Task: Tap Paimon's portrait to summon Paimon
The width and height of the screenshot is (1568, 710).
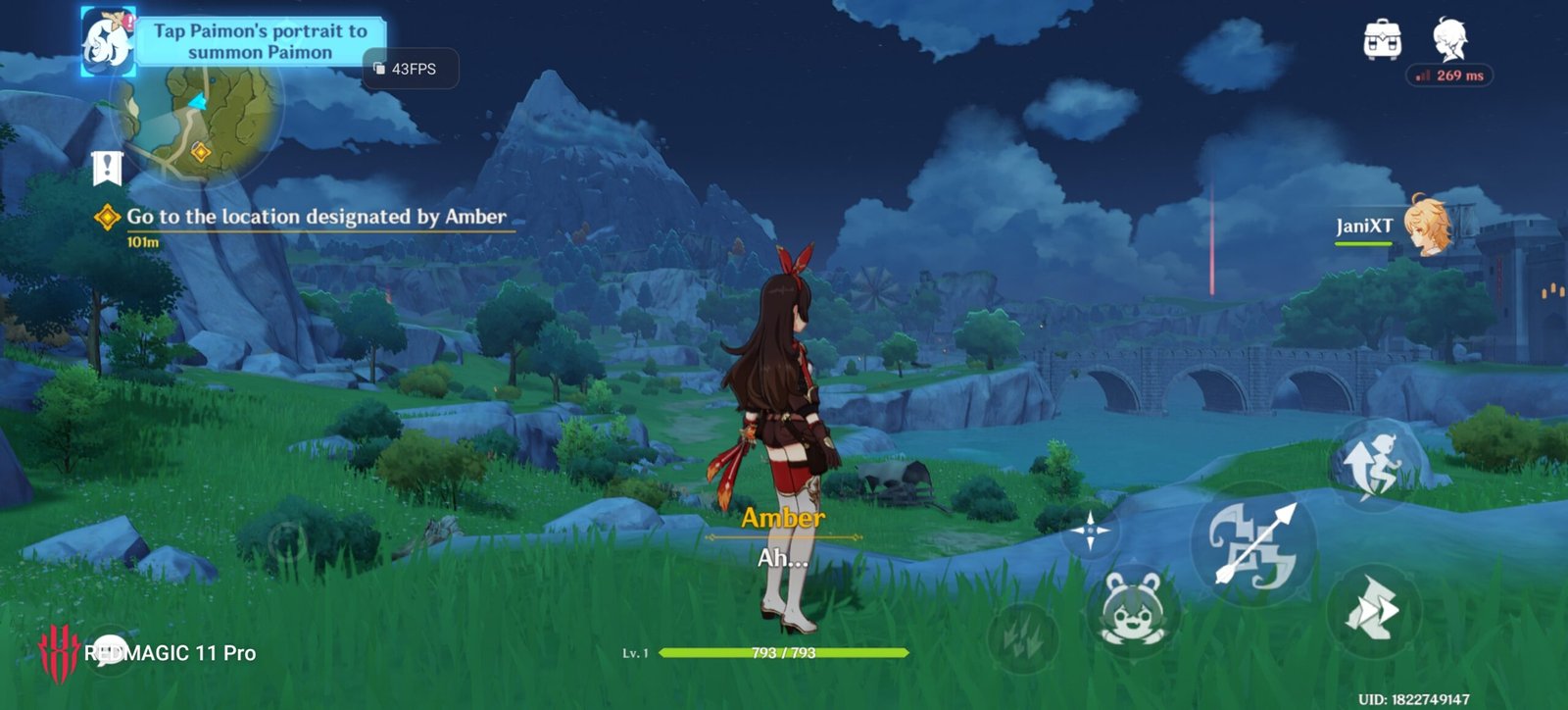Action: point(107,41)
